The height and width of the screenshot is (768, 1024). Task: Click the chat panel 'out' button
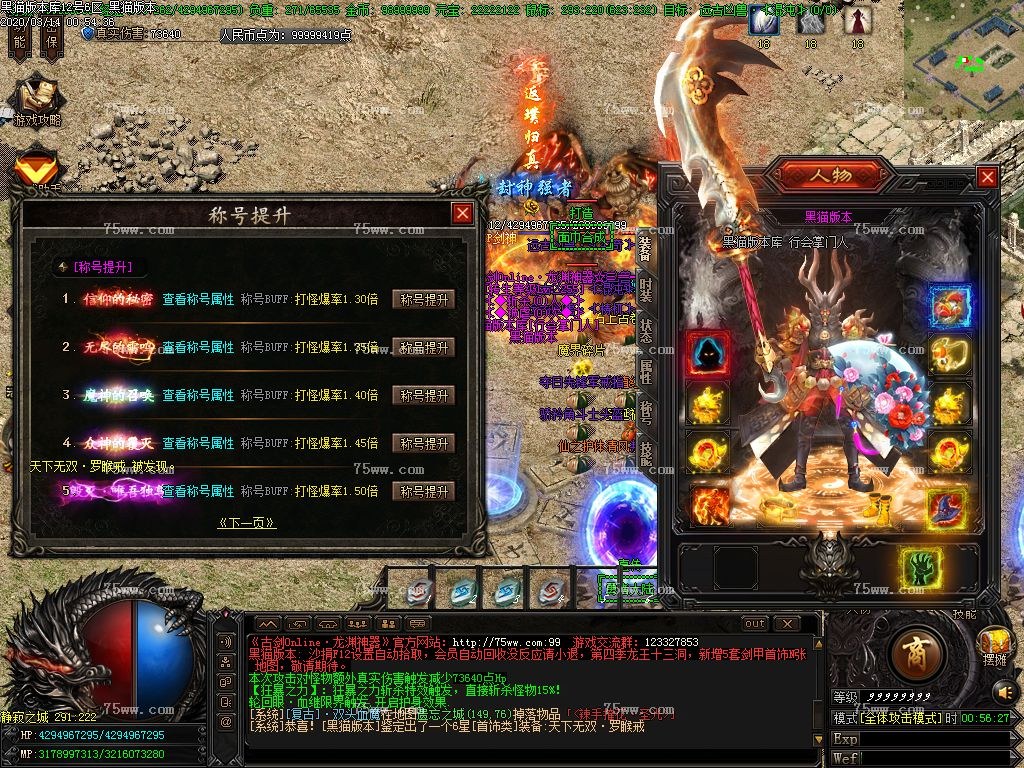(x=755, y=623)
